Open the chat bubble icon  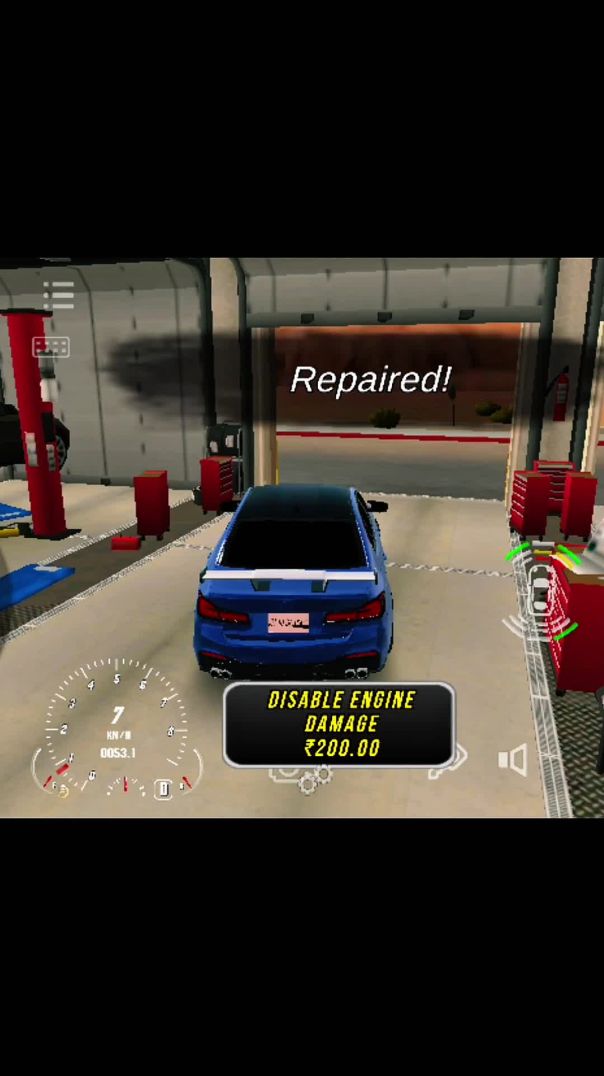[50, 347]
